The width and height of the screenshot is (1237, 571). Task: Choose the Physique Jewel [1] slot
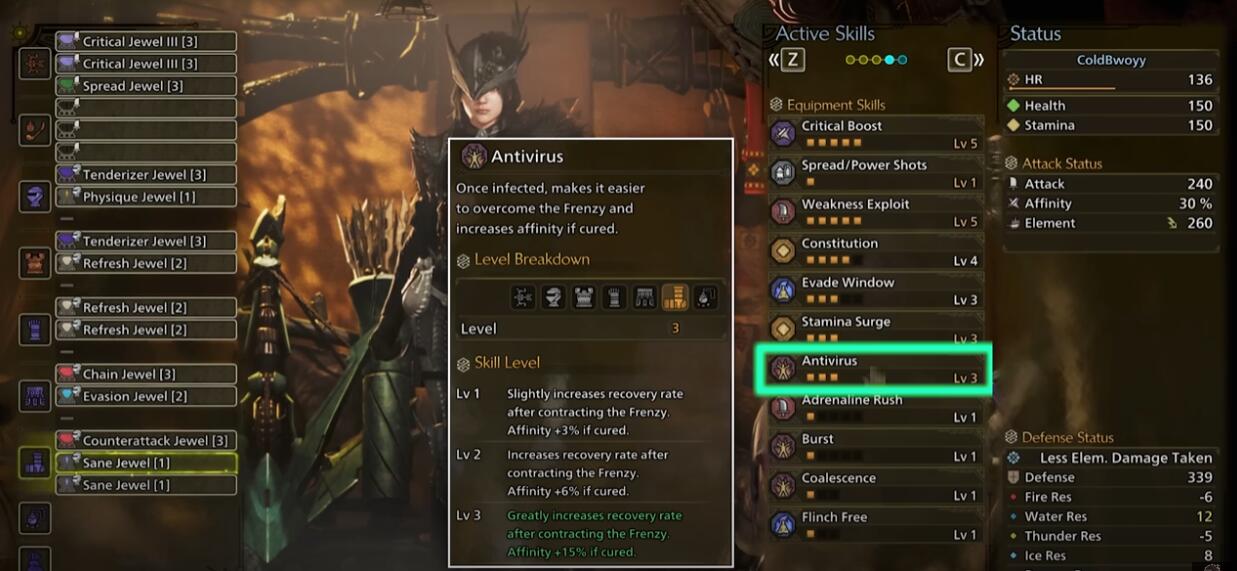pos(145,197)
